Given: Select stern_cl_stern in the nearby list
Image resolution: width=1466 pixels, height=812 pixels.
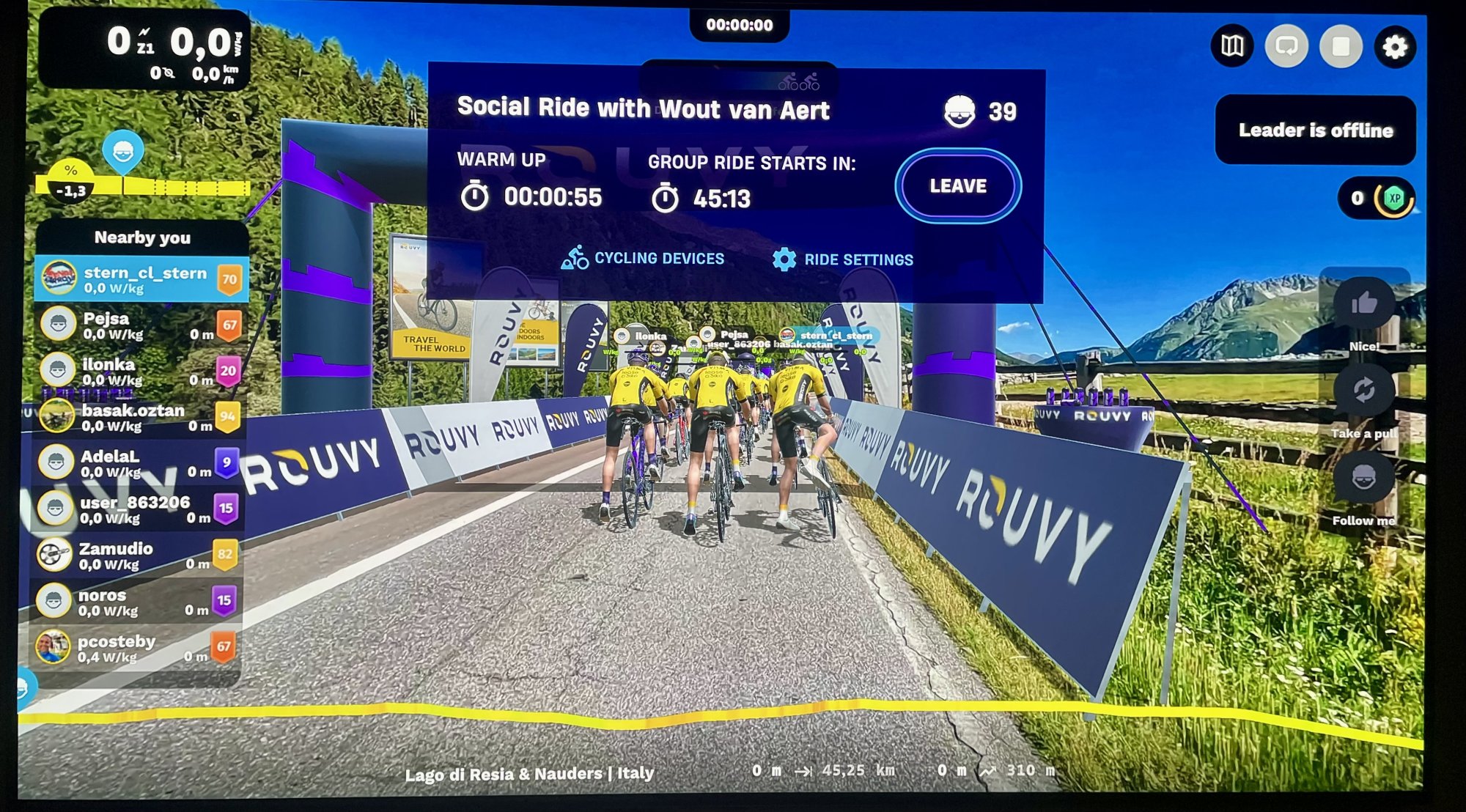Looking at the screenshot, I should click(x=141, y=279).
